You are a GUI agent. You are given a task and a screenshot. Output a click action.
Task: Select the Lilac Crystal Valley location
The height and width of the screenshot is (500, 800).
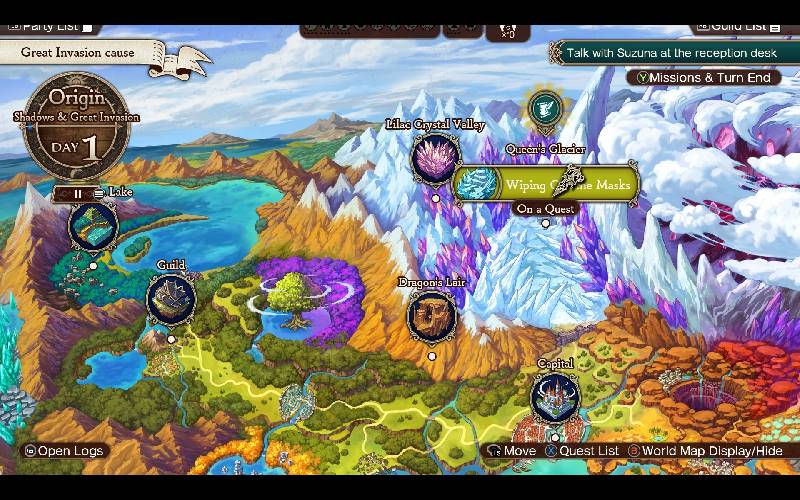click(x=435, y=158)
